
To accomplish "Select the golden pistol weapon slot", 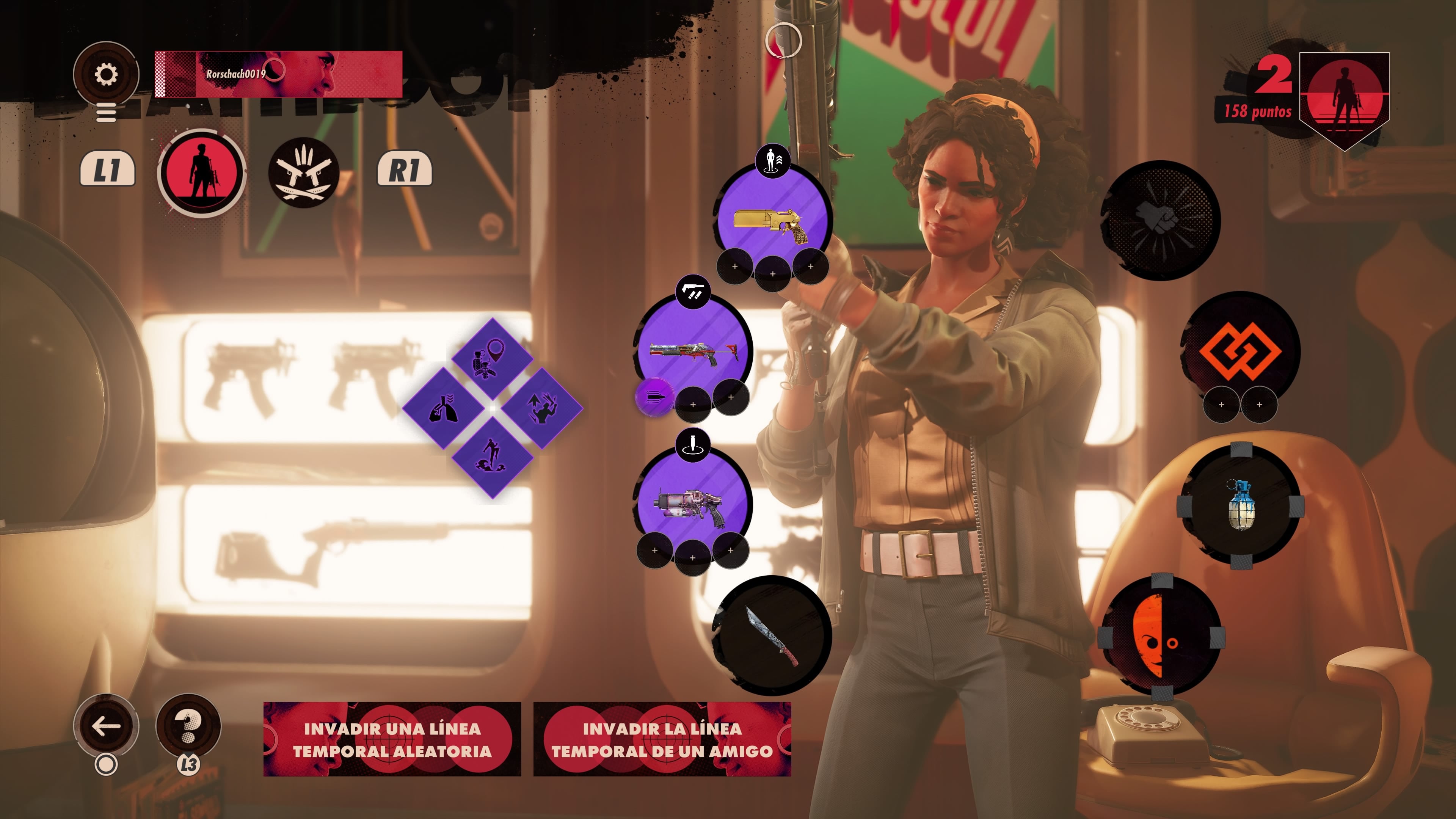I will point(772,220).
